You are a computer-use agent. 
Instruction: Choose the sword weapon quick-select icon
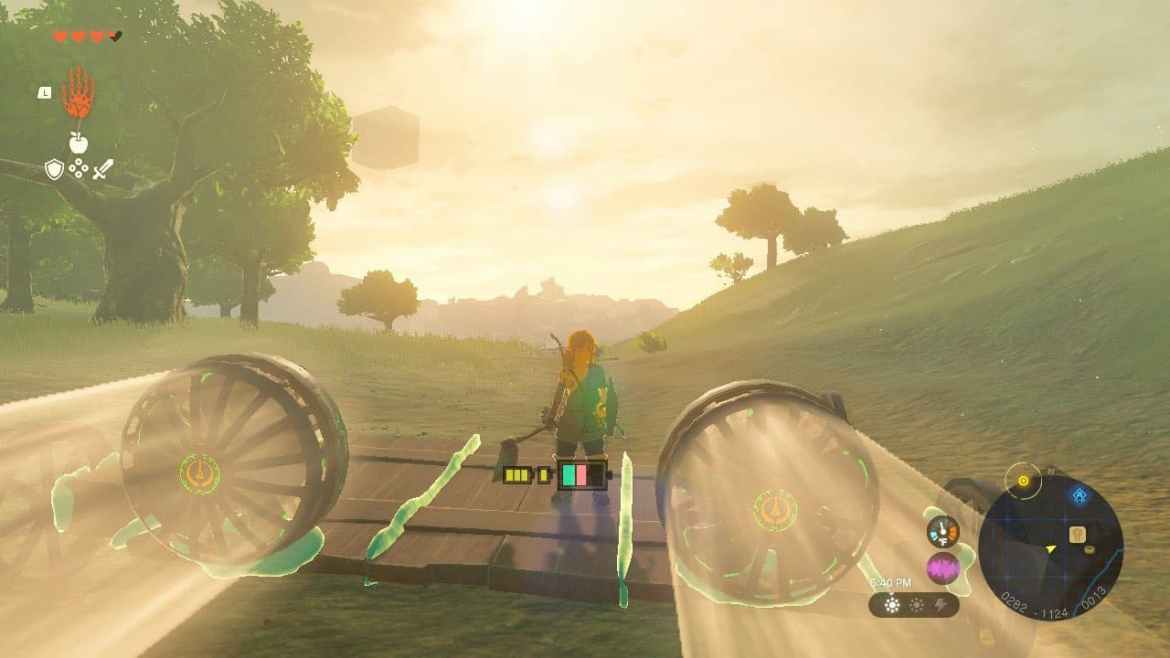coord(103,170)
